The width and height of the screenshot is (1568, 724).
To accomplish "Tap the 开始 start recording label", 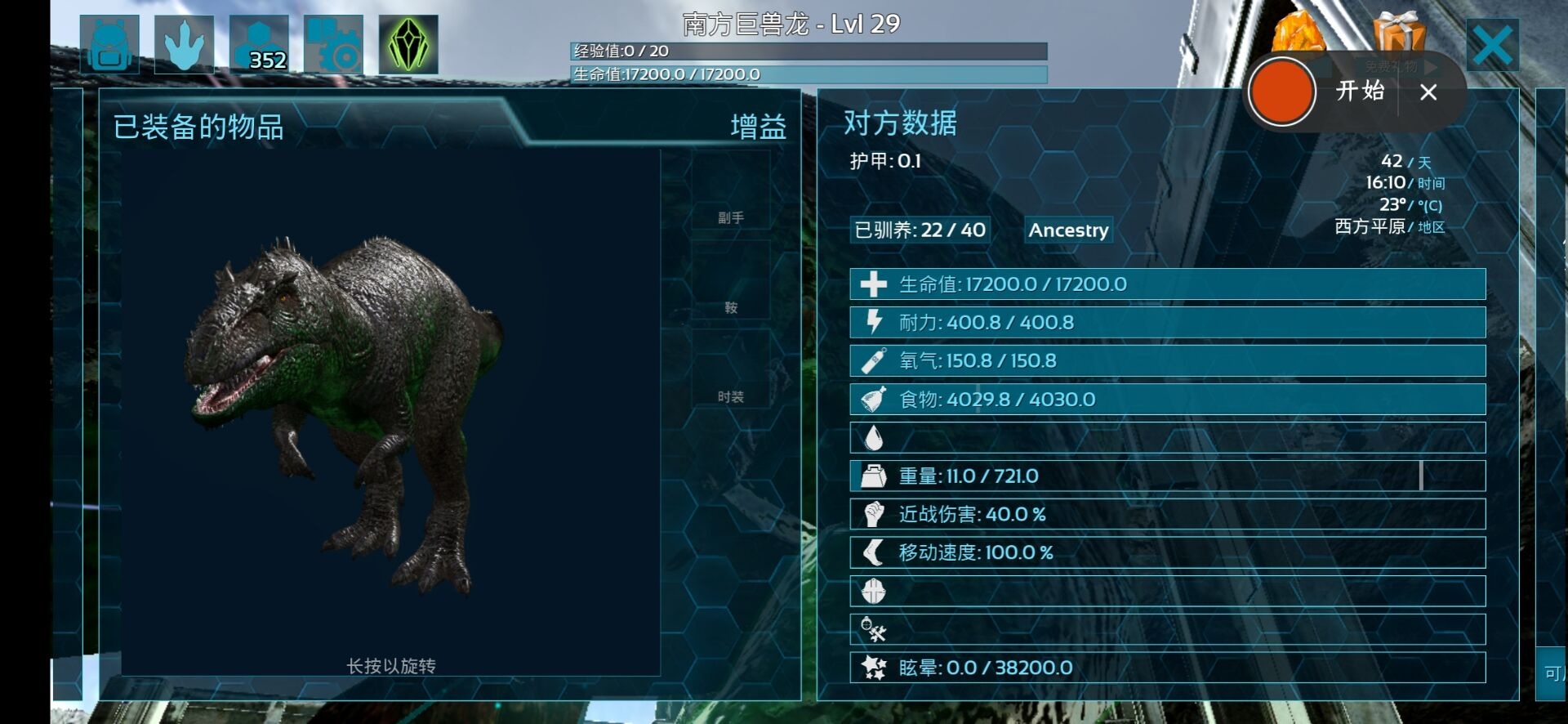I will coord(1360,91).
